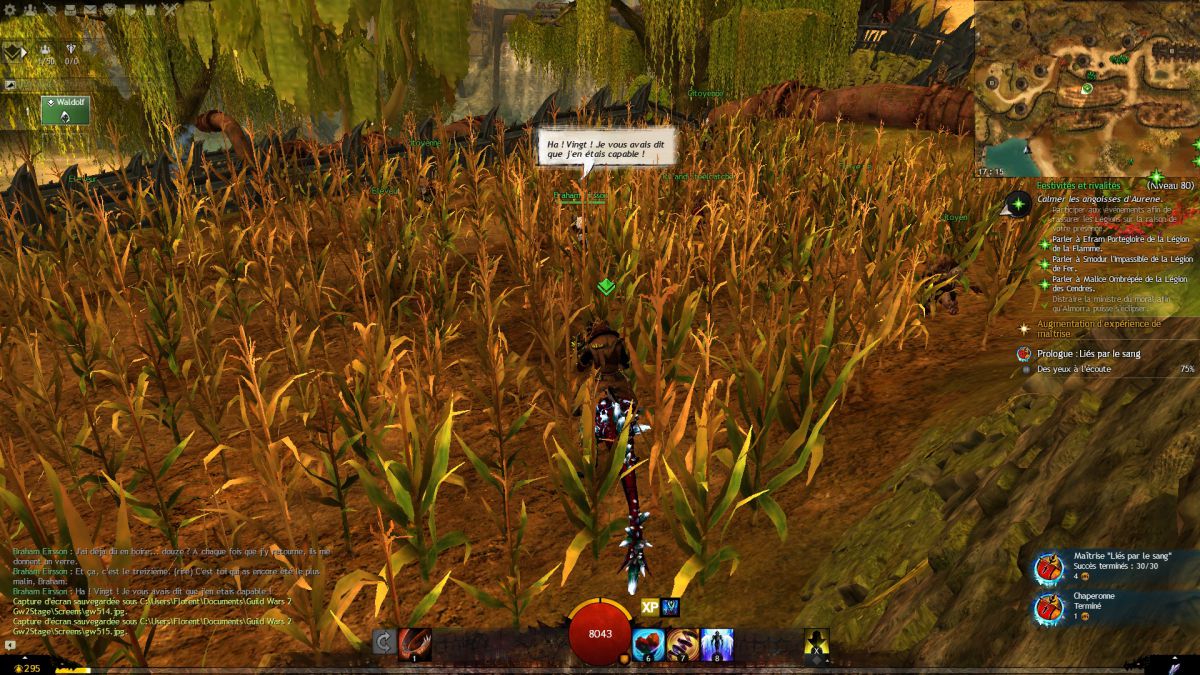Click the Augmentation d'expérience de maîtrise entry
The width and height of the screenshot is (1200, 675).
[1098, 328]
